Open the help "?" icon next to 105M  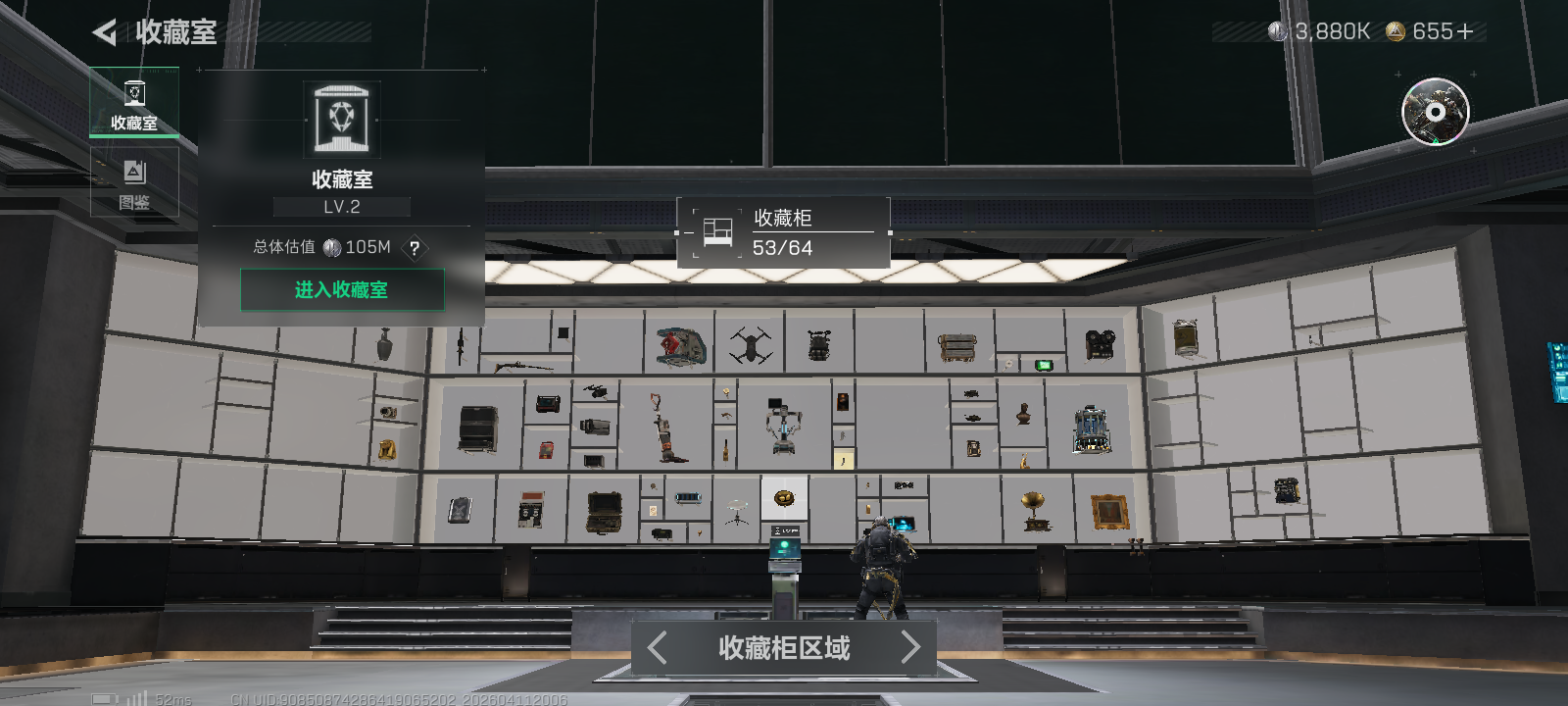(415, 249)
